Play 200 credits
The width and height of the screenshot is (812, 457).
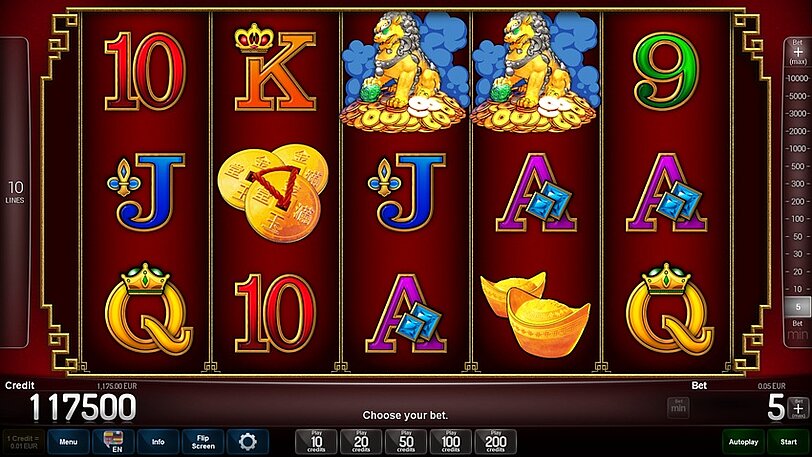point(495,441)
